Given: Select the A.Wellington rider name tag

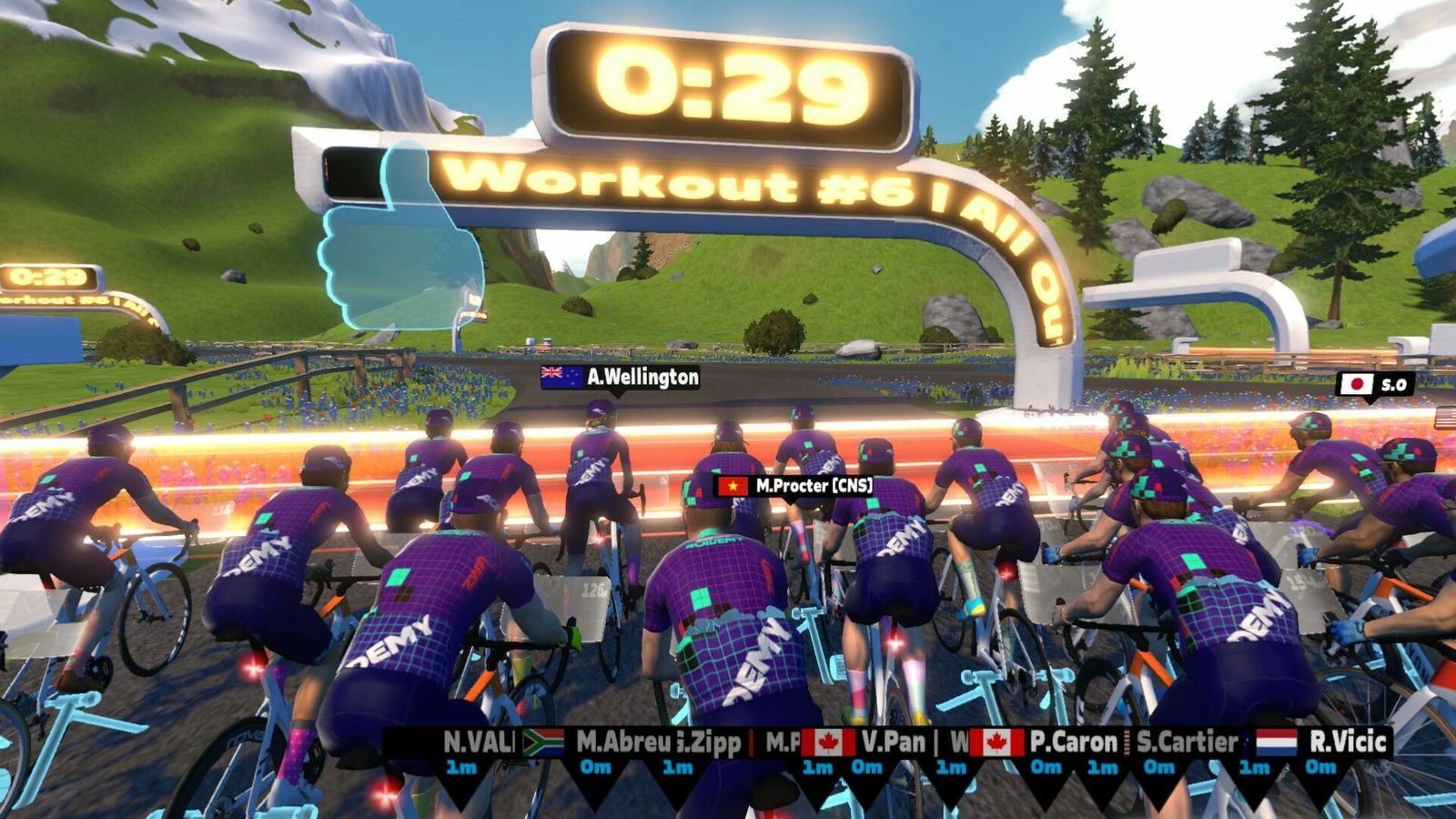Looking at the screenshot, I should pyautogui.click(x=621, y=377).
